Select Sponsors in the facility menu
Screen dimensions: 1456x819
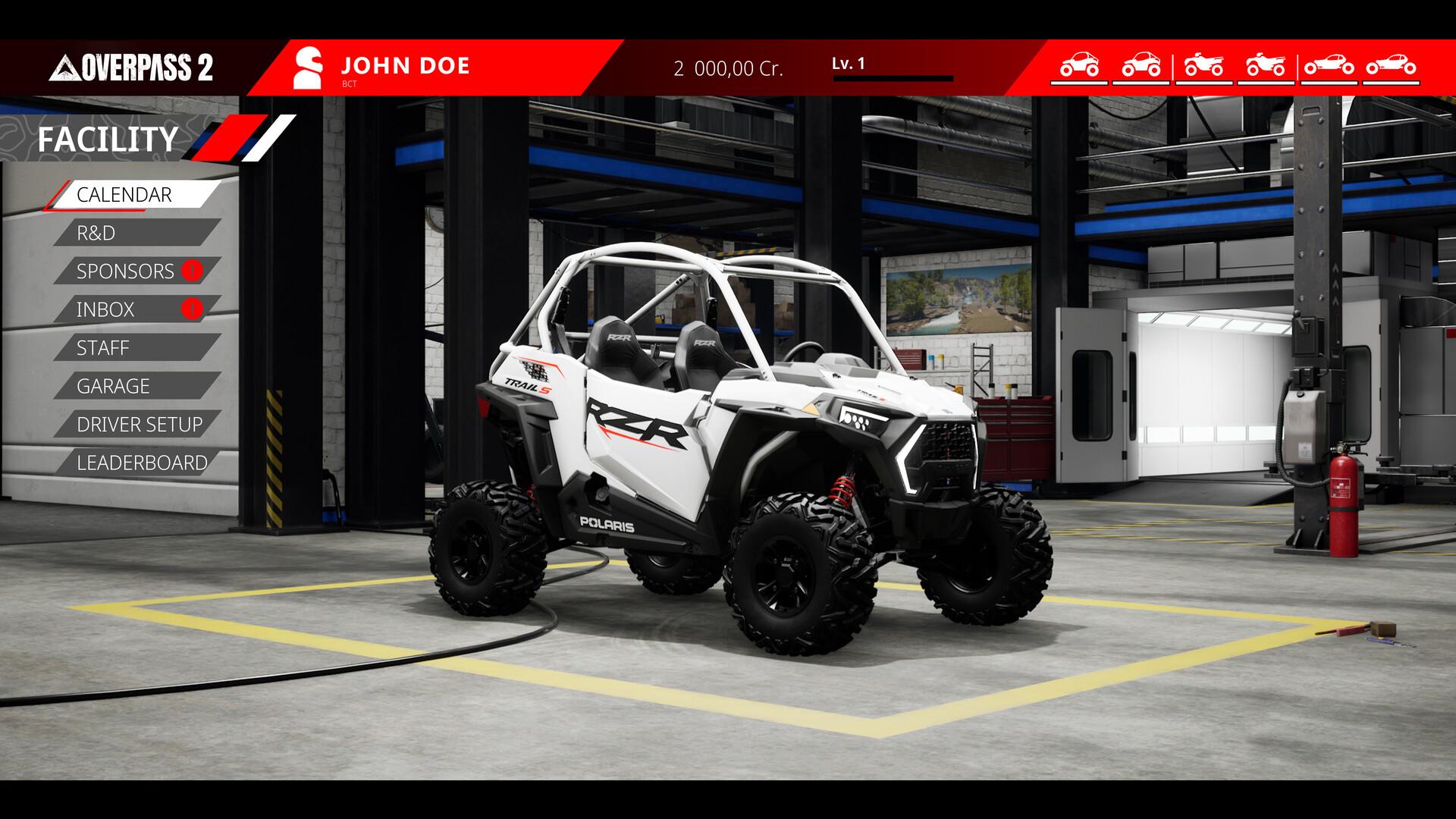click(x=126, y=271)
